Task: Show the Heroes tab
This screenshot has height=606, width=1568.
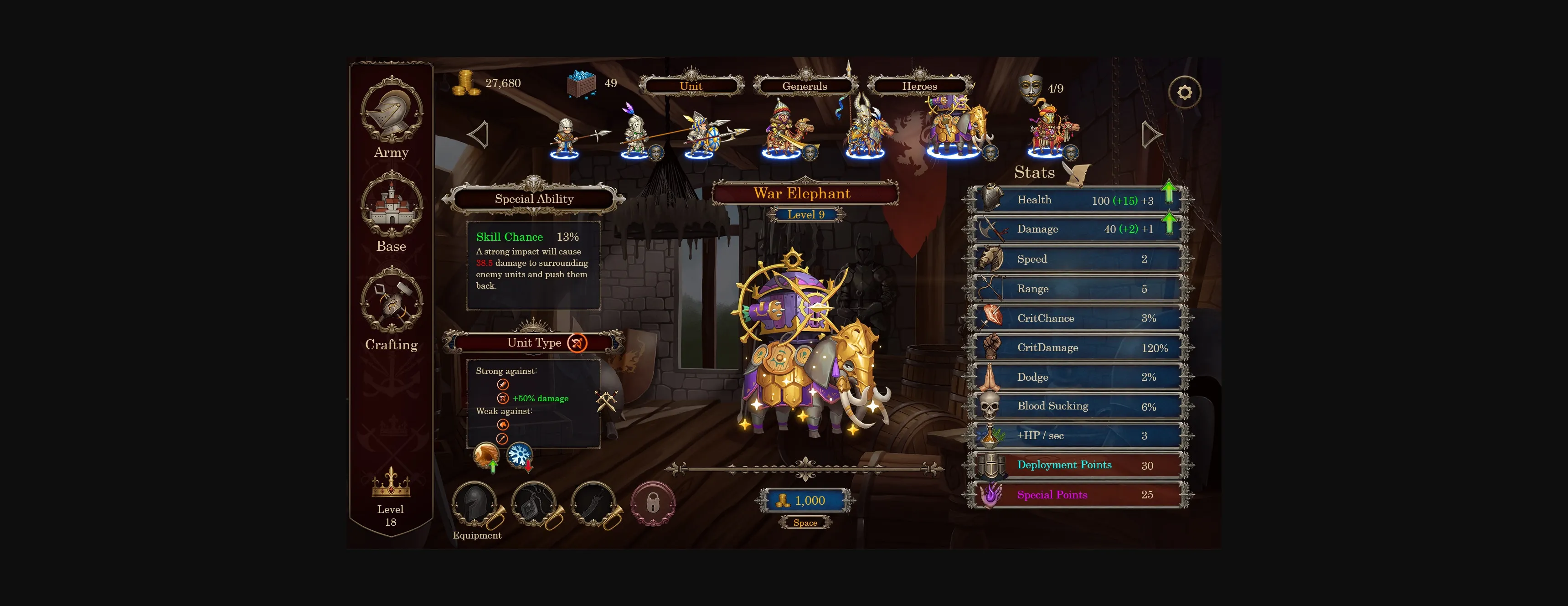Action: [919, 86]
